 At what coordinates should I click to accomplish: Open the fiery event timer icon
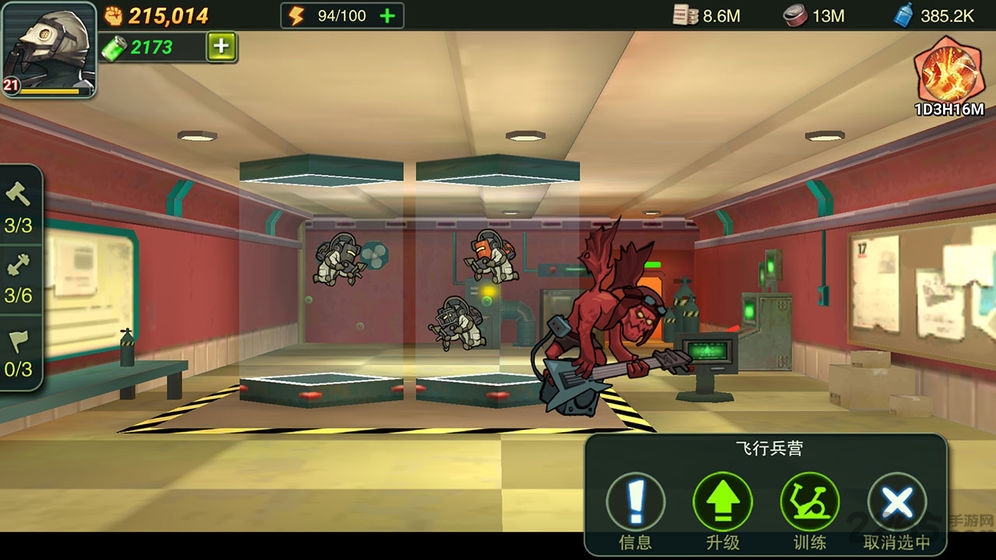[947, 72]
